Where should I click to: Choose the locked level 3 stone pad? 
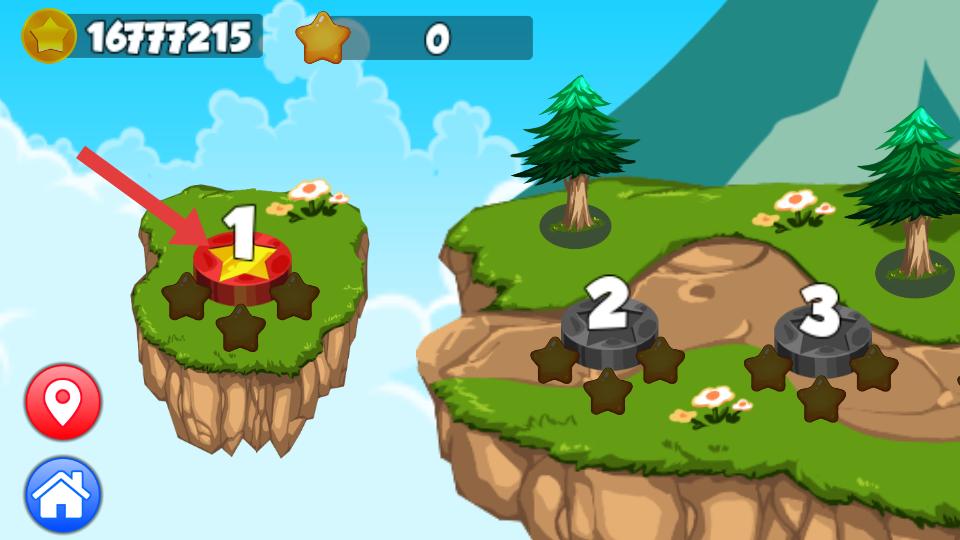coord(822,336)
